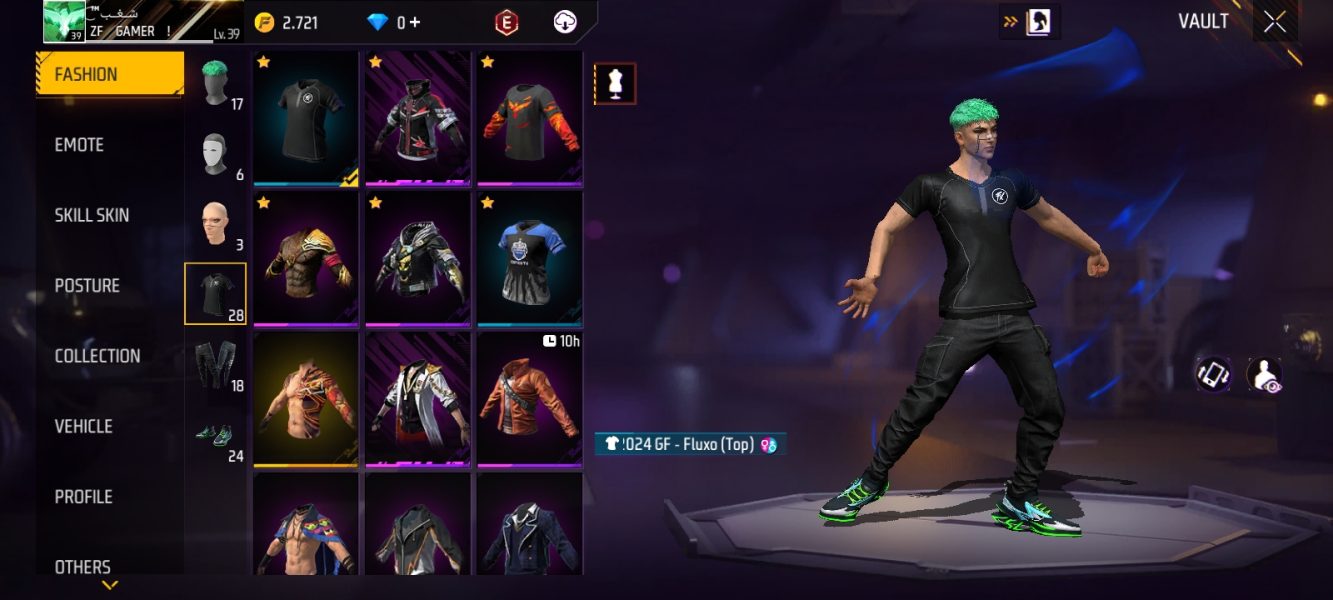Screen dimensions: 1333x600
Task: Select the orange leather jacket with timer
Action: point(529,398)
